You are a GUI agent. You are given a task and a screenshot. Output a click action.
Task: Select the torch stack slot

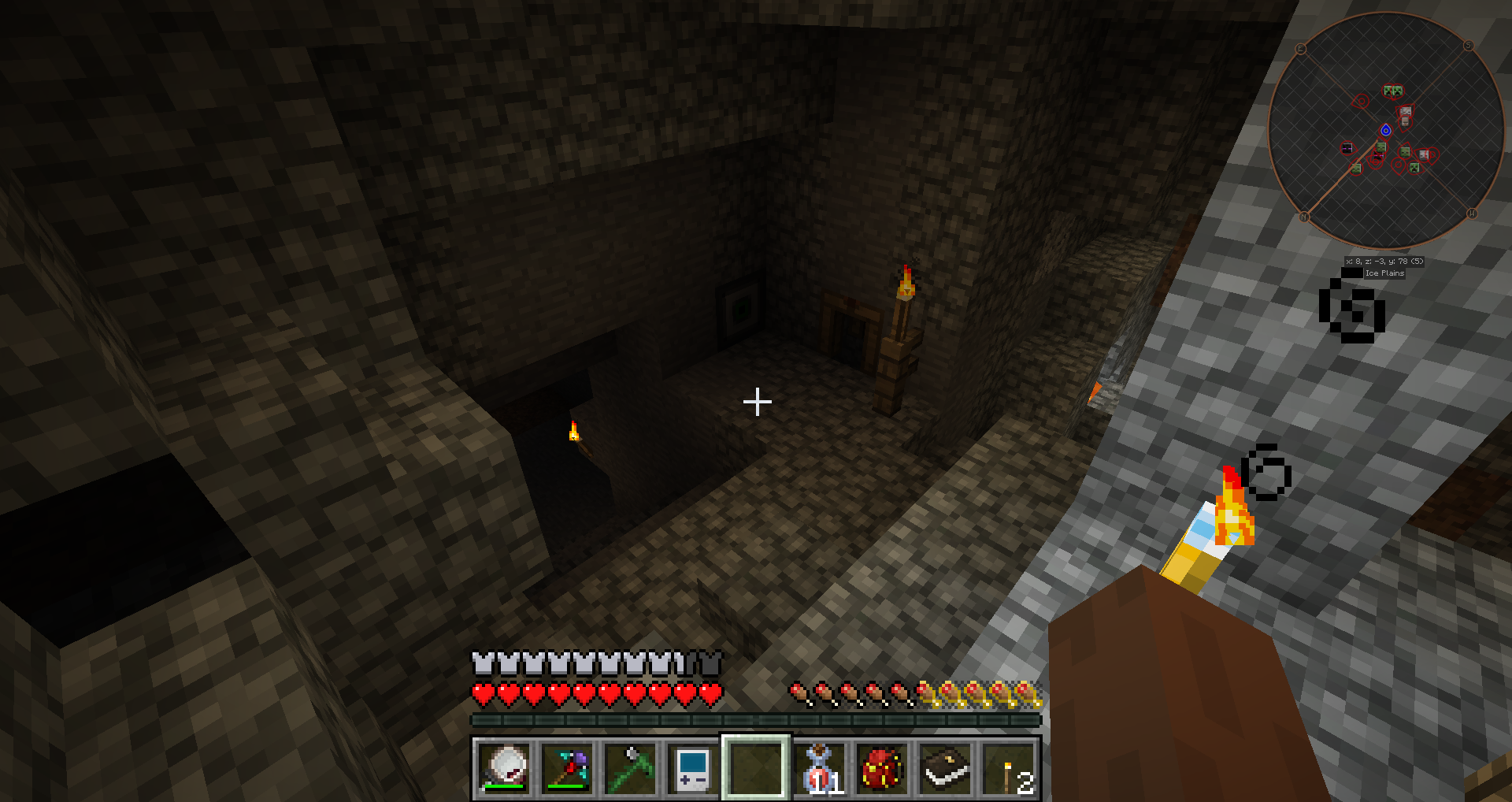(1008, 768)
